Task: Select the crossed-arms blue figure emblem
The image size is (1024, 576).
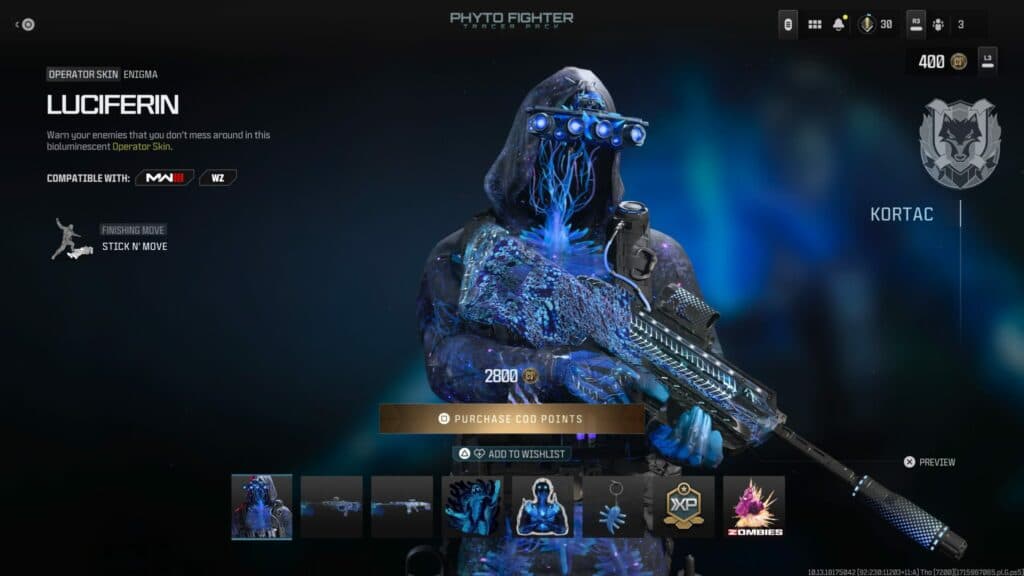Action: tap(542, 506)
